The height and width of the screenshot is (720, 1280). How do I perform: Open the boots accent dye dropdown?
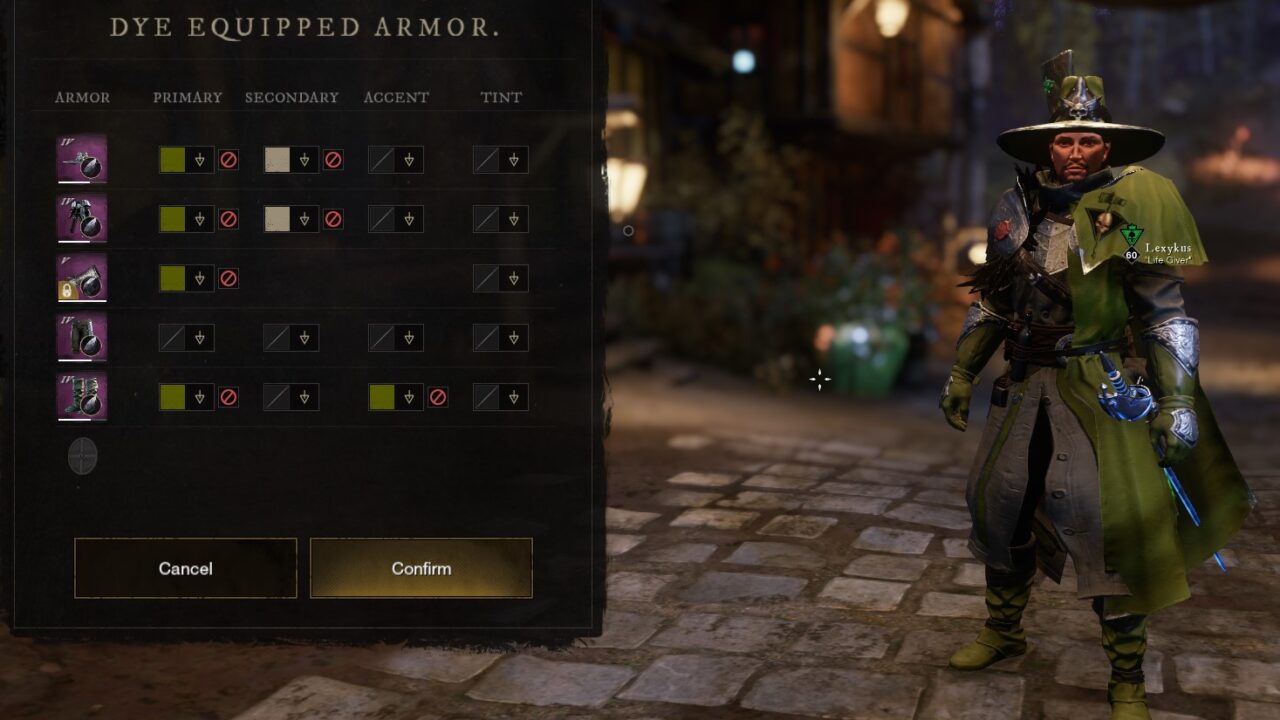pyautogui.click(x=408, y=397)
